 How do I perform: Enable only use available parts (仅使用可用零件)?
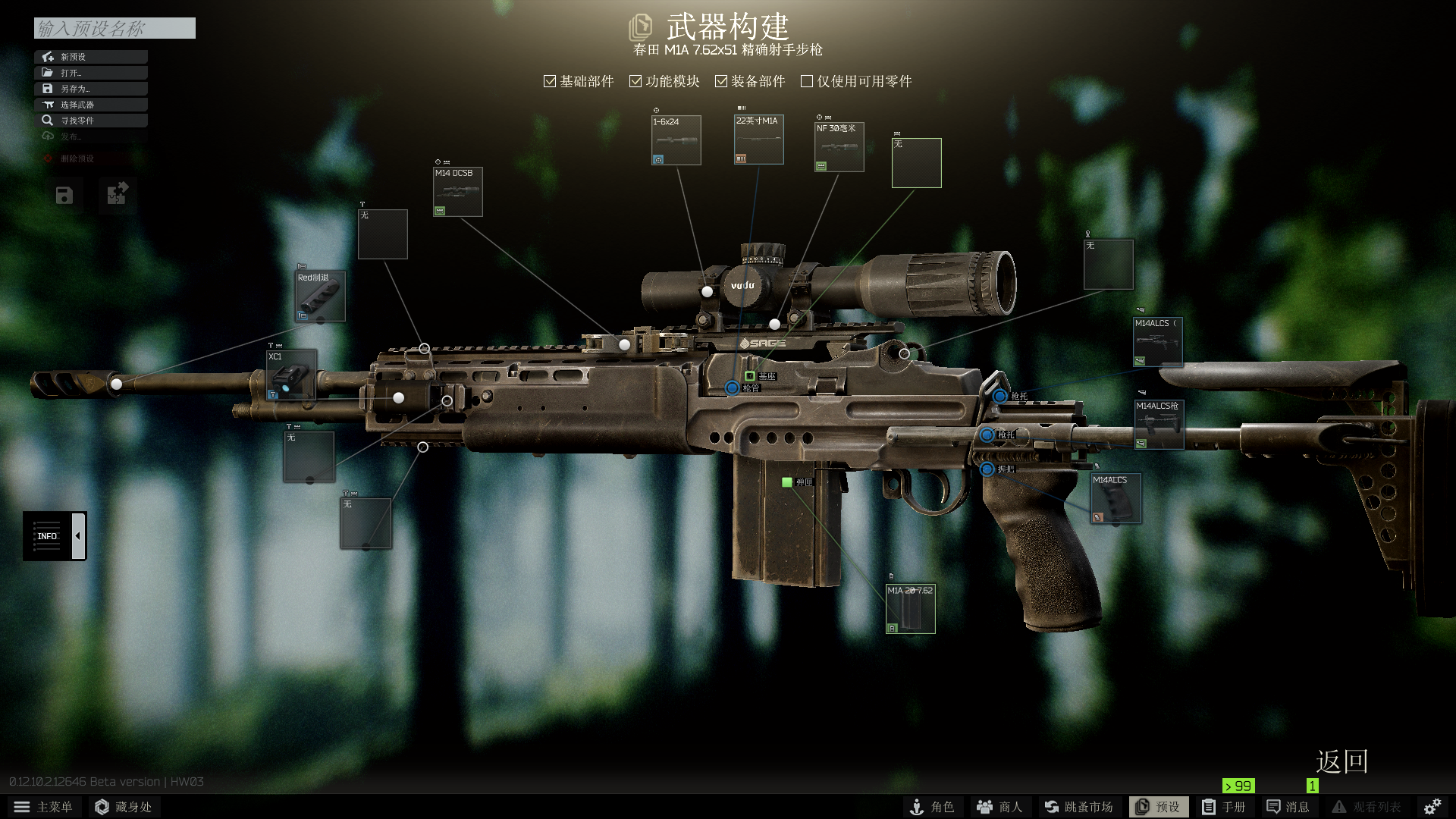click(x=807, y=81)
